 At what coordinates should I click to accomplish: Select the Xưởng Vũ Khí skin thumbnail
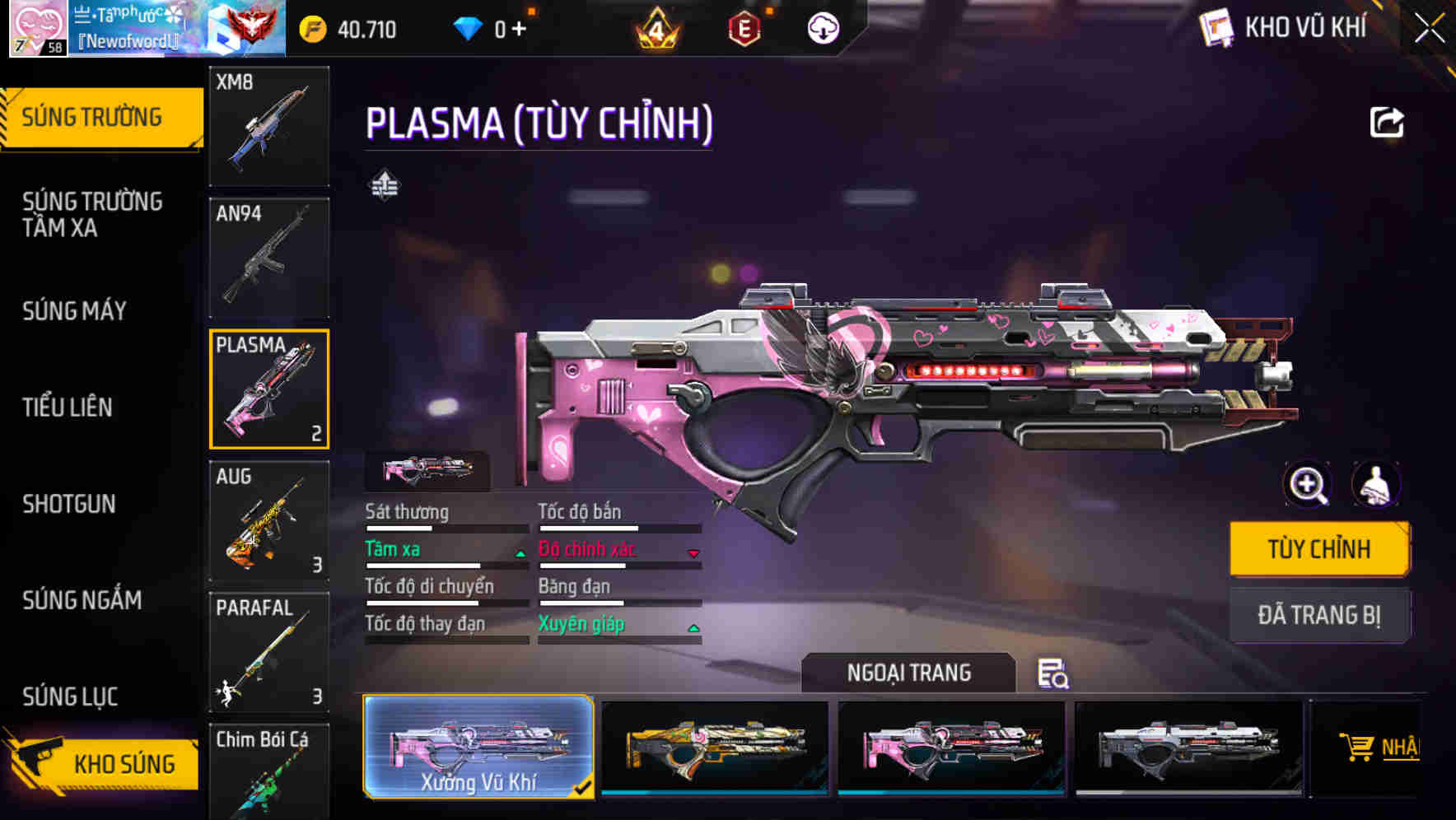pos(478,747)
